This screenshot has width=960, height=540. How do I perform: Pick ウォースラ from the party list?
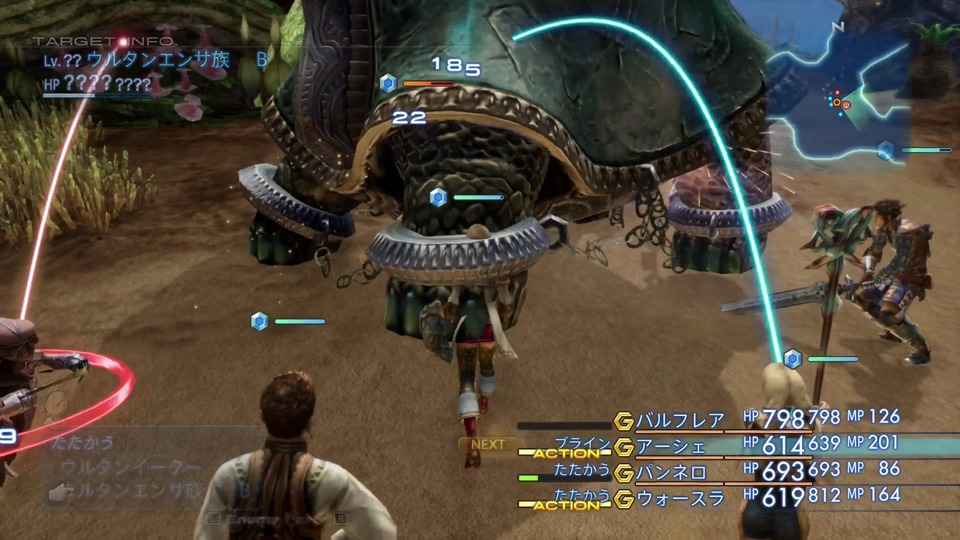coord(680,498)
